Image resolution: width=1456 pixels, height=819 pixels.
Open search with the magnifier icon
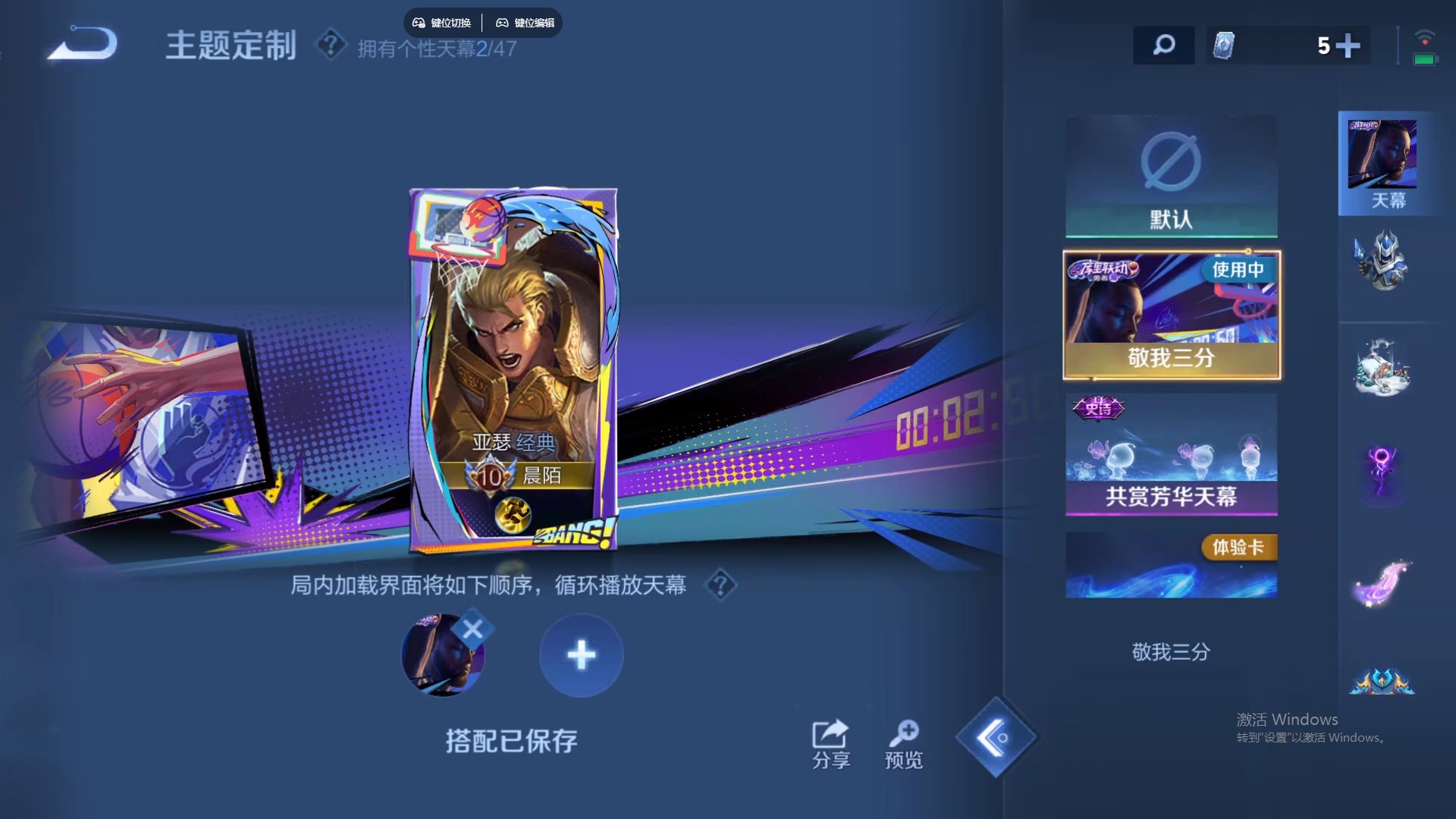pos(1163,45)
